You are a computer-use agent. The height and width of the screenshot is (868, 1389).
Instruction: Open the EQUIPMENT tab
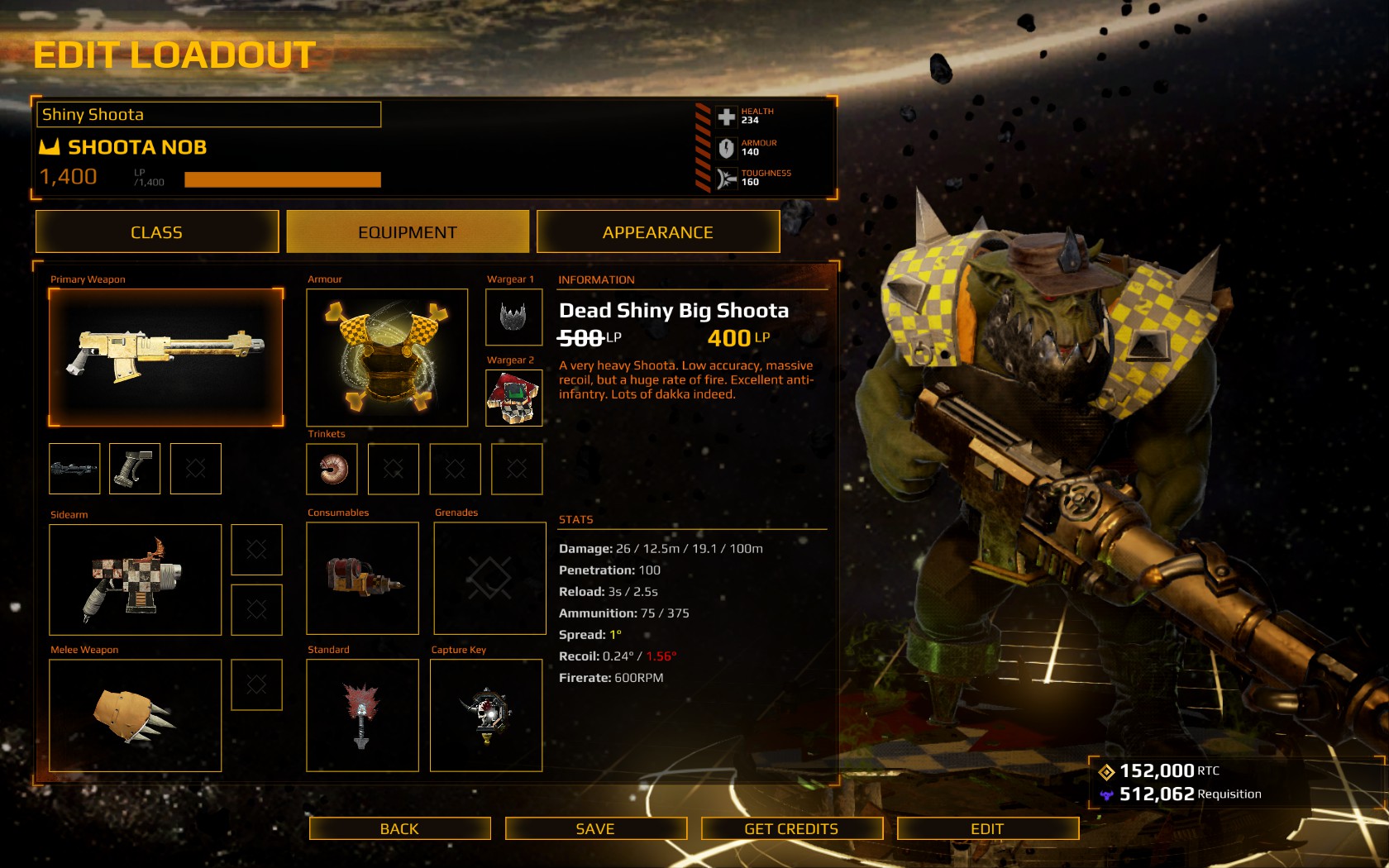tap(407, 232)
